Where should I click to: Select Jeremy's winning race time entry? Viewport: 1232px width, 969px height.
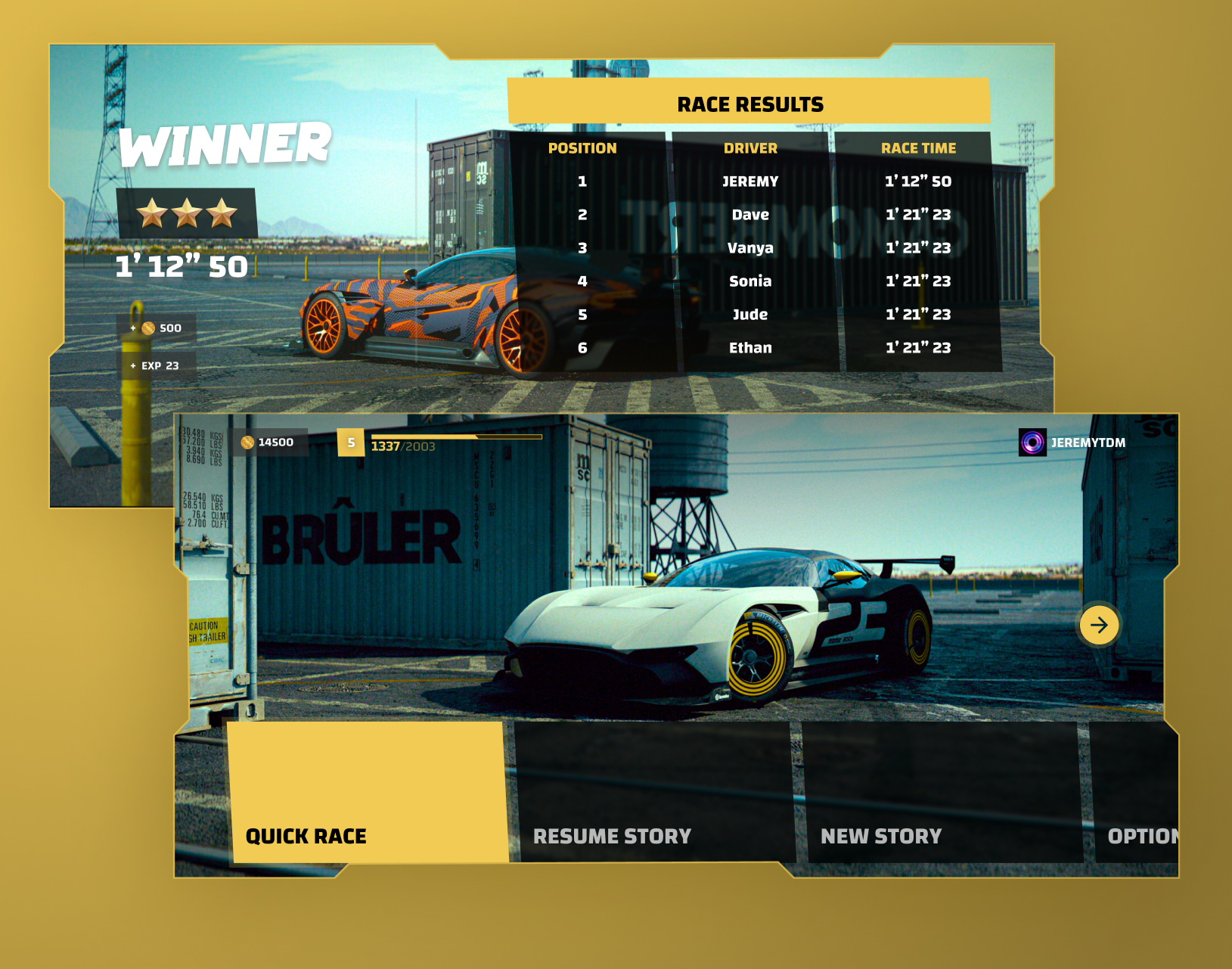[917, 182]
